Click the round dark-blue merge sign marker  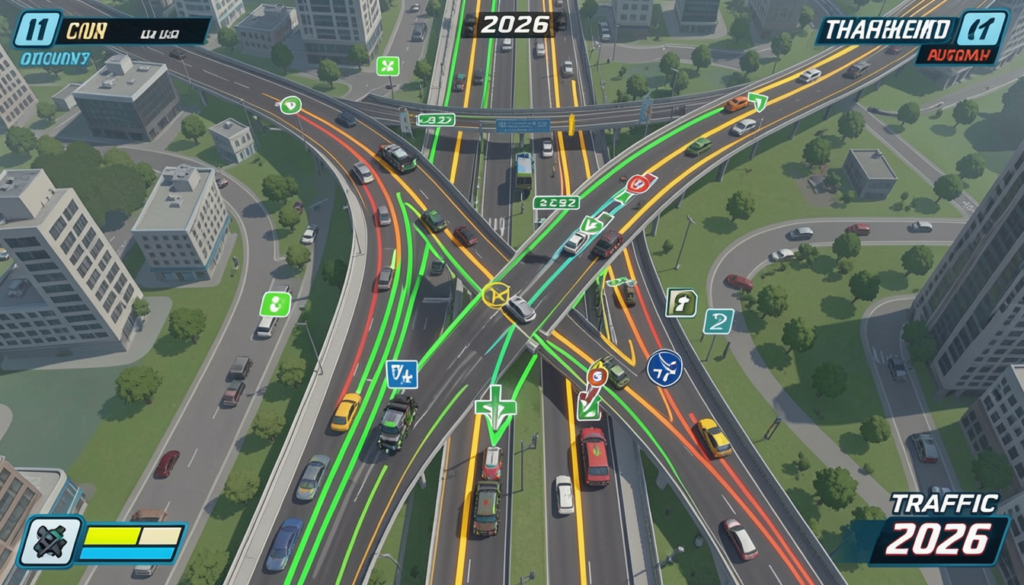click(x=663, y=367)
